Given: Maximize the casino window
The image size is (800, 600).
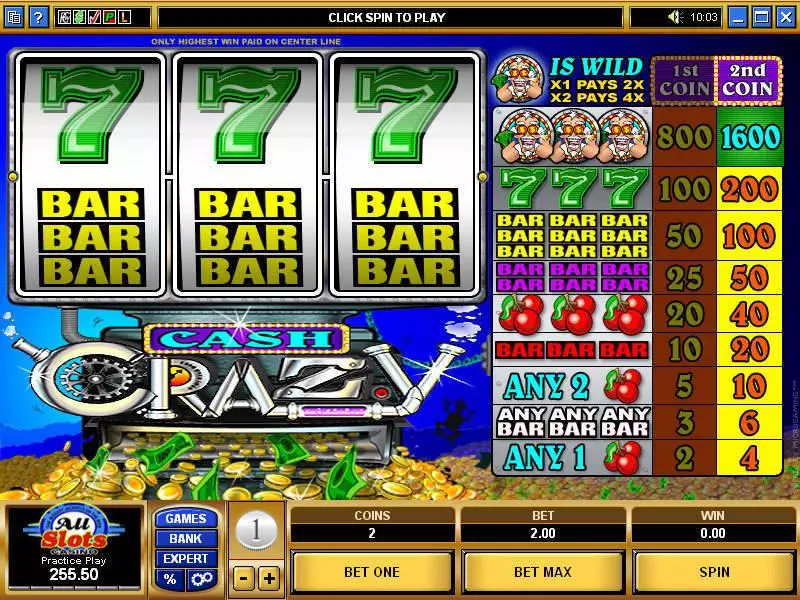Looking at the screenshot, I should 761,17.
